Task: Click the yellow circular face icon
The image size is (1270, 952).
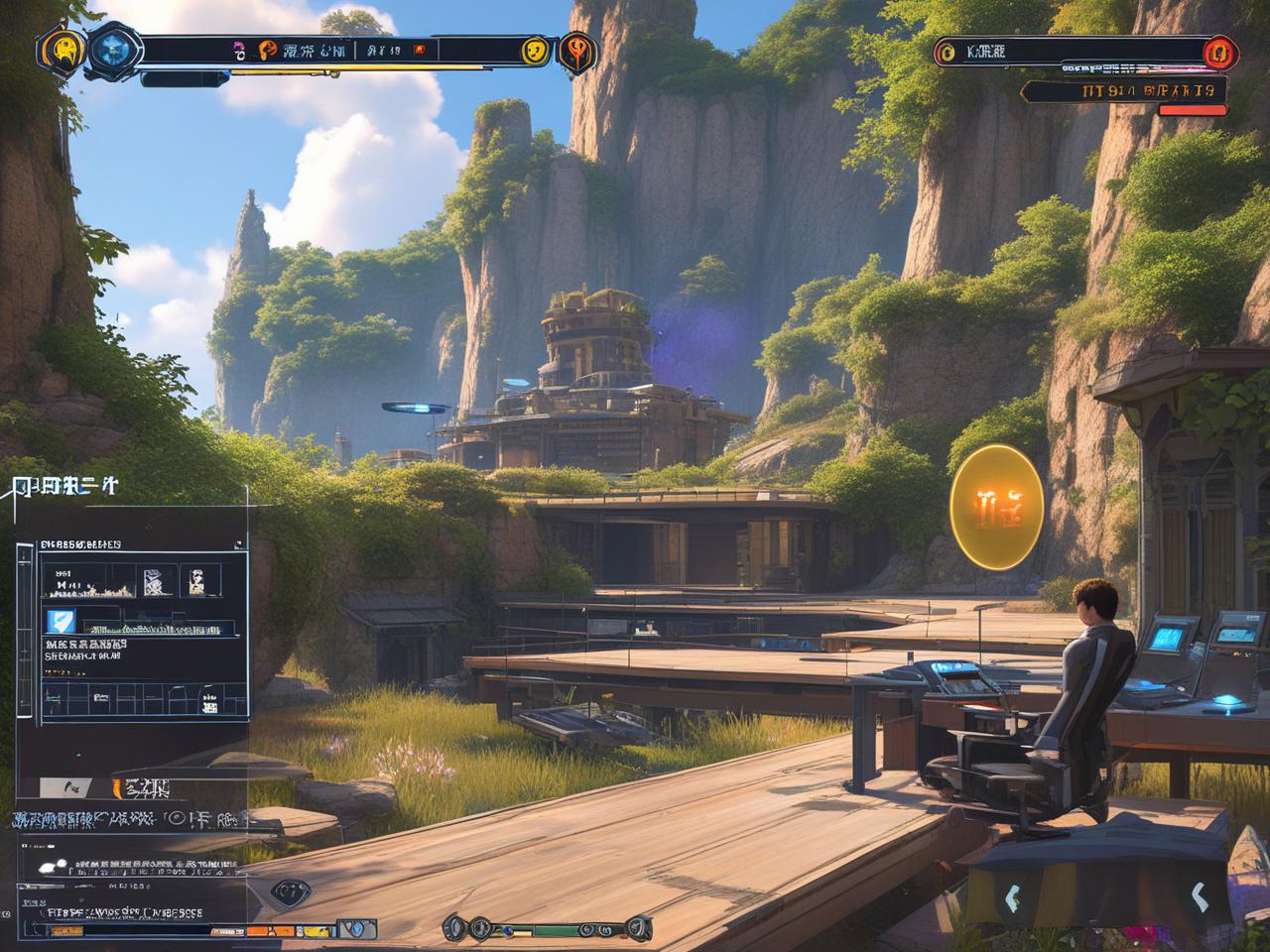Action: 535,50
